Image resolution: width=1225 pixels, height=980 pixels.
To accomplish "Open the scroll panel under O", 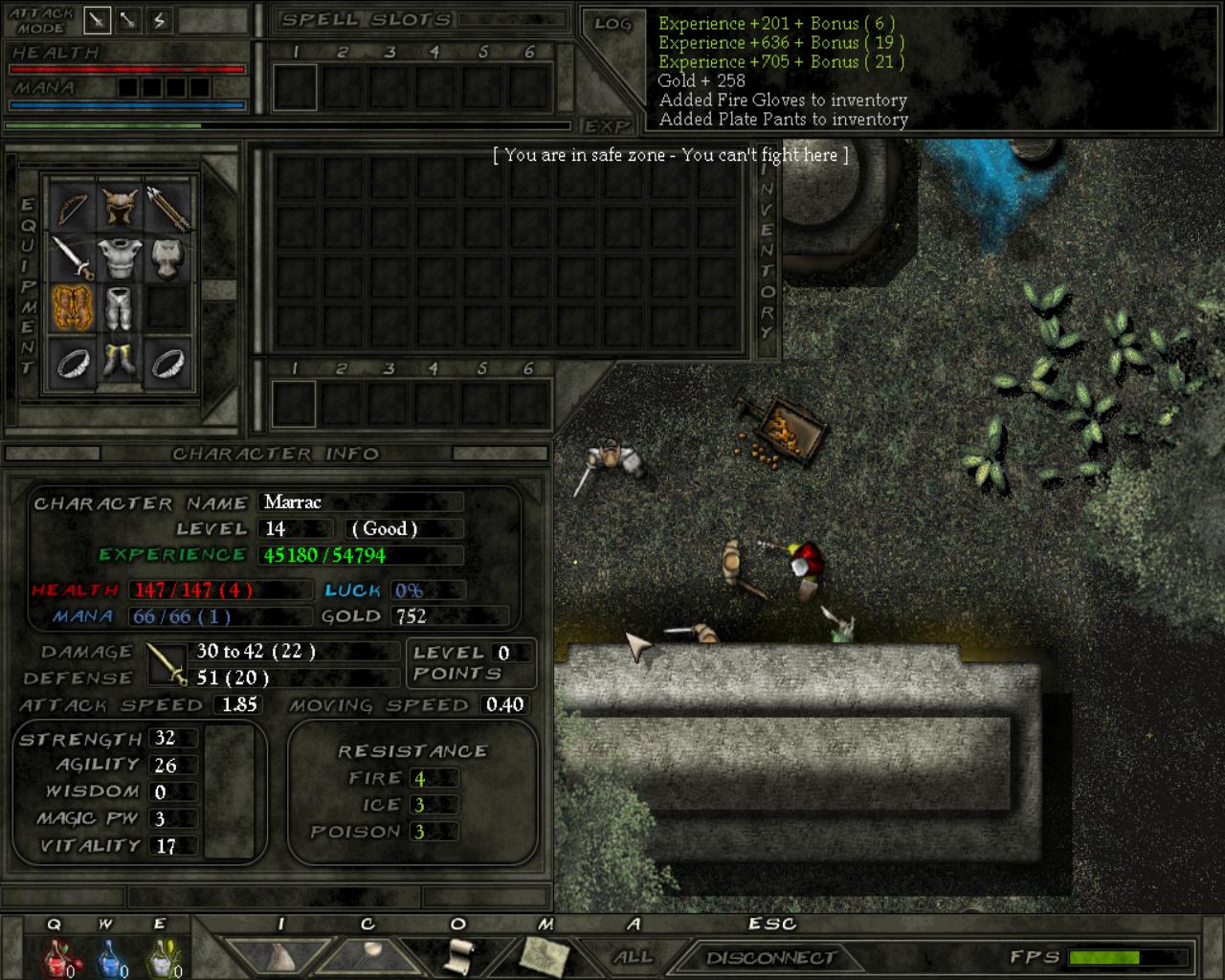I will [460, 955].
